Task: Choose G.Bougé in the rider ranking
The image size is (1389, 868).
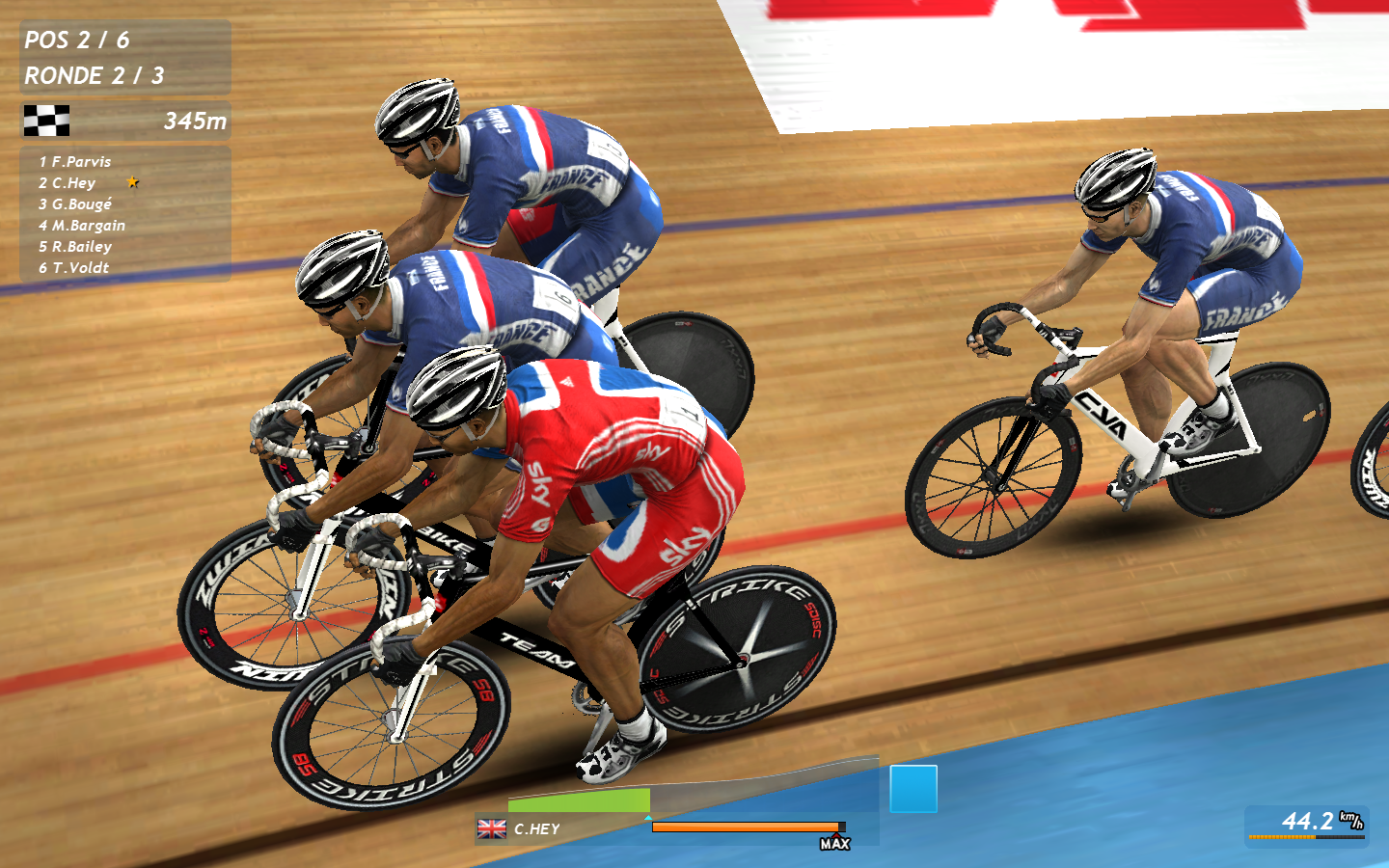Action: point(81,204)
